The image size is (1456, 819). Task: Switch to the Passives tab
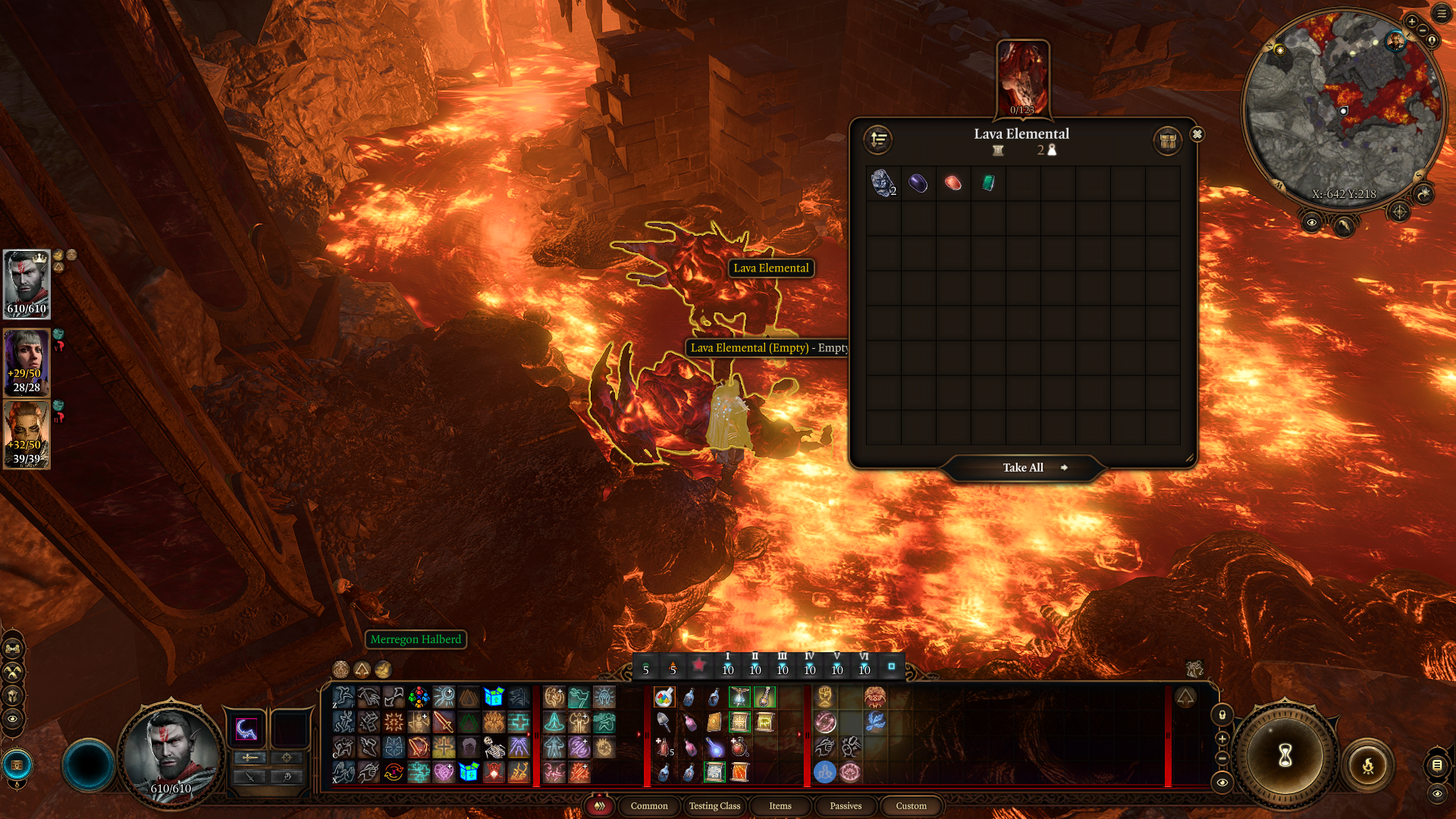[x=846, y=806]
